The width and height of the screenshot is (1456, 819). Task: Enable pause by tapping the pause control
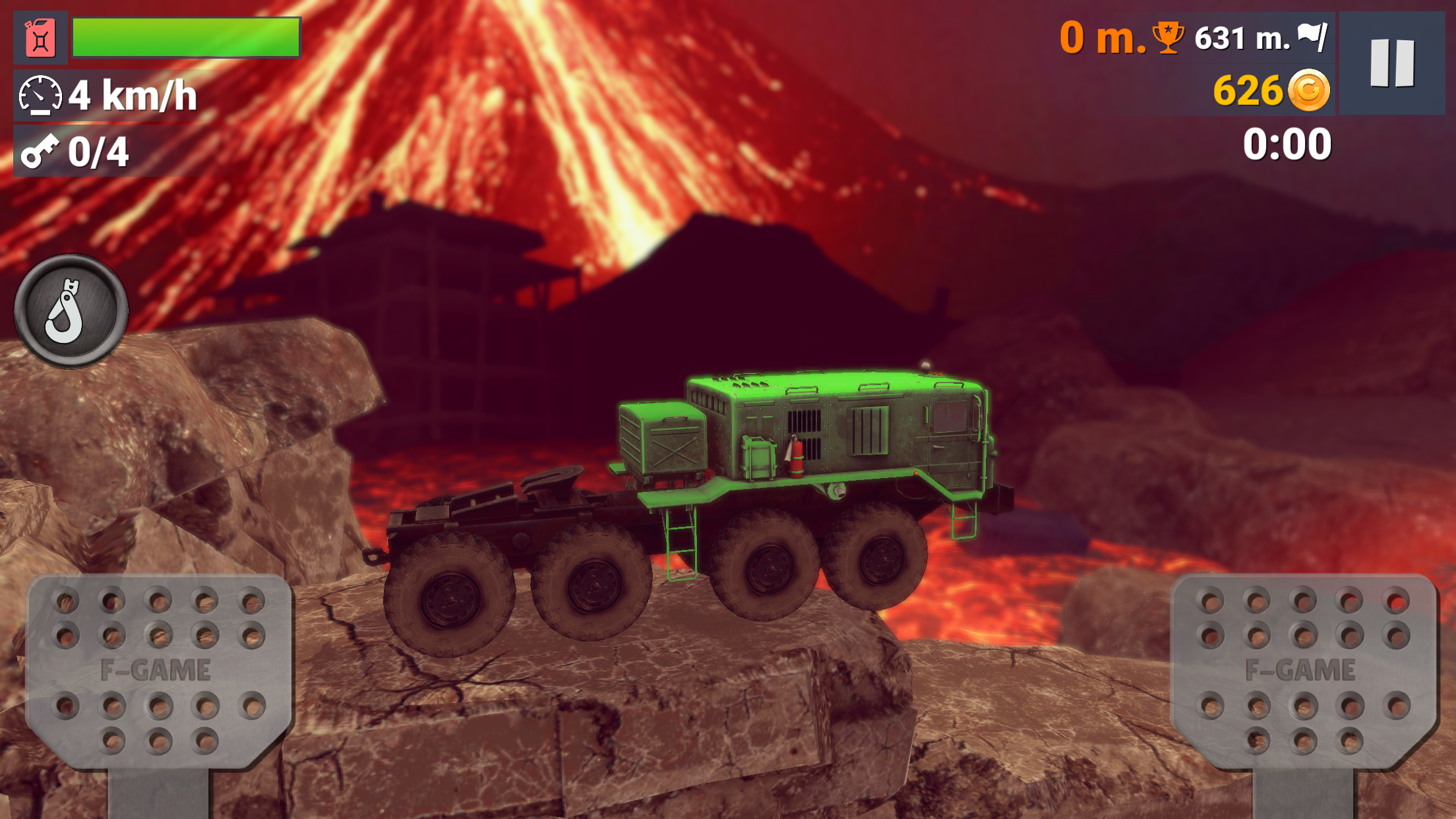pos(1391,63)
